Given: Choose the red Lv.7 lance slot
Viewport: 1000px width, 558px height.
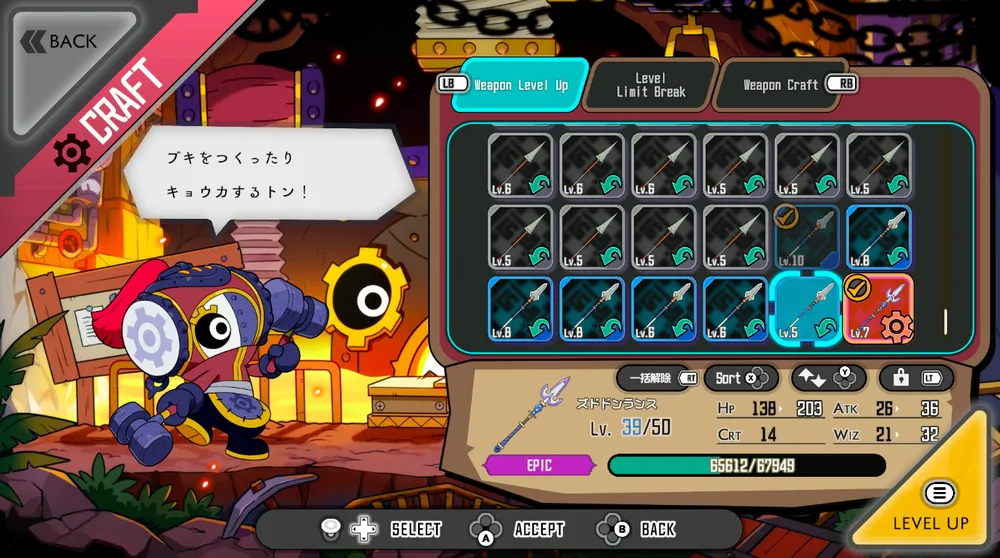Looking at the screenshot, I should (879, 308).
